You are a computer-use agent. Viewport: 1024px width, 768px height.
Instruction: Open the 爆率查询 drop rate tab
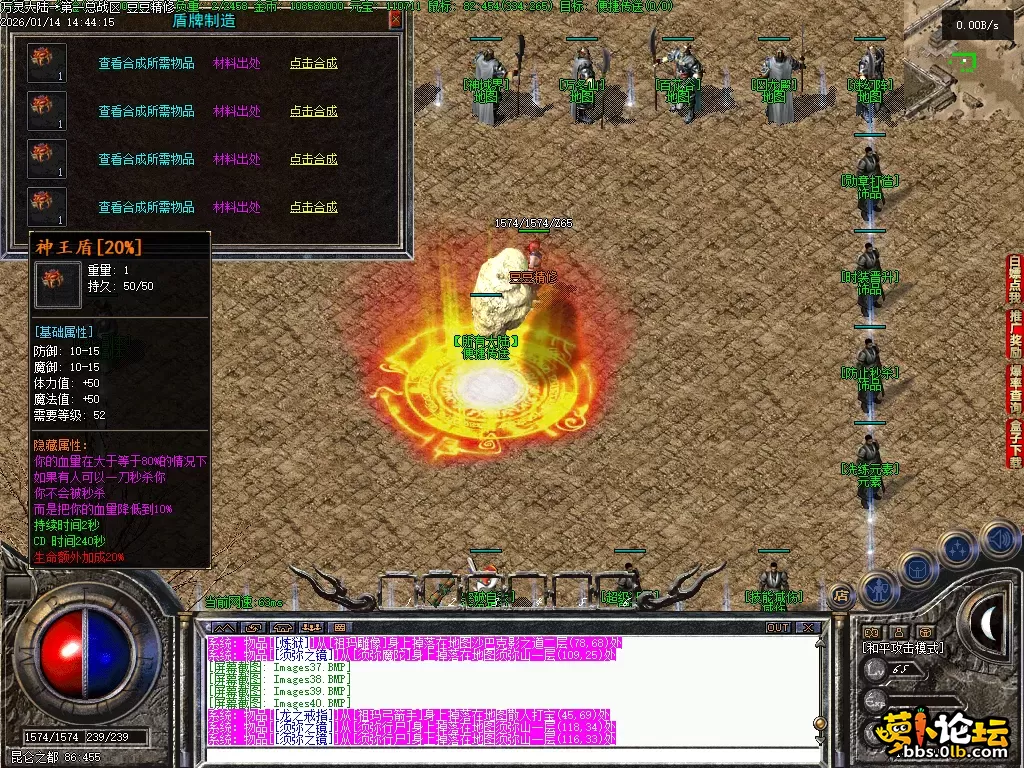coord(1015,390)
